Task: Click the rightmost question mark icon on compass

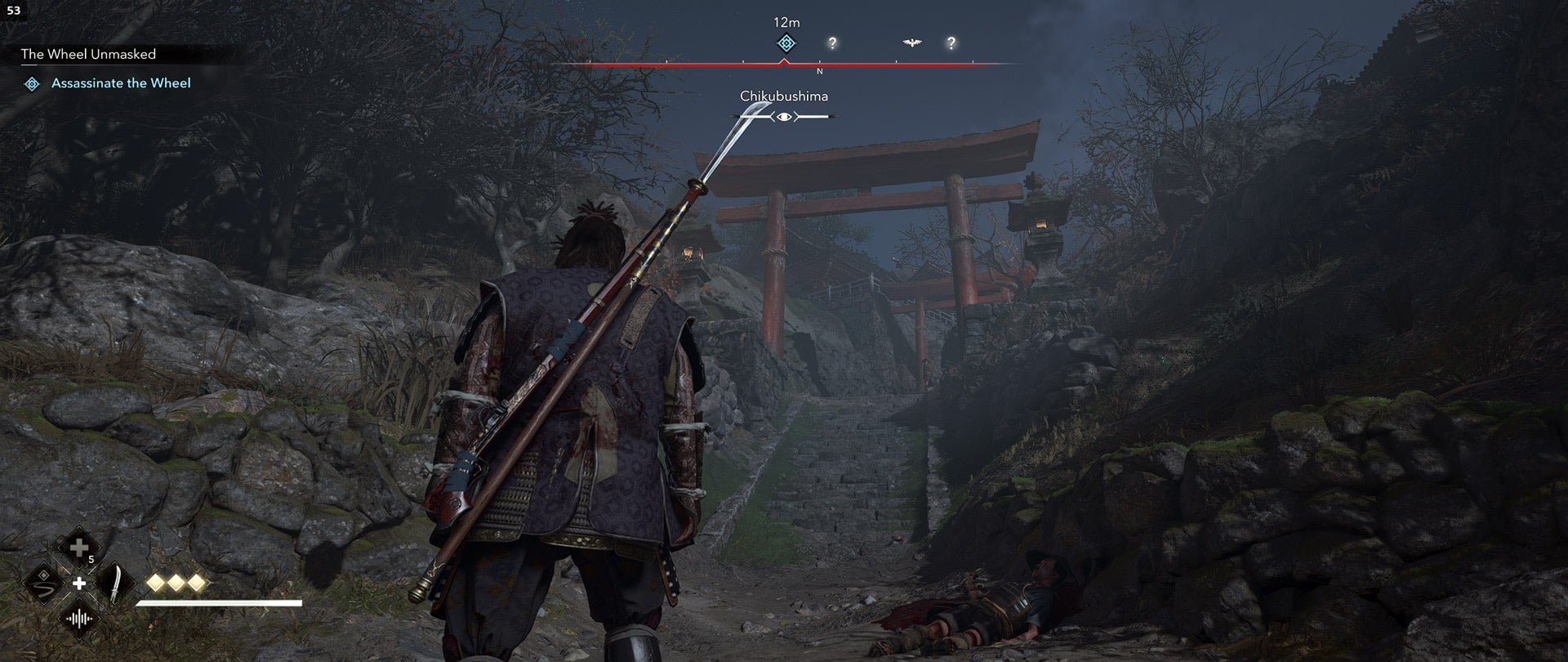Action: [x=951, y=42]
